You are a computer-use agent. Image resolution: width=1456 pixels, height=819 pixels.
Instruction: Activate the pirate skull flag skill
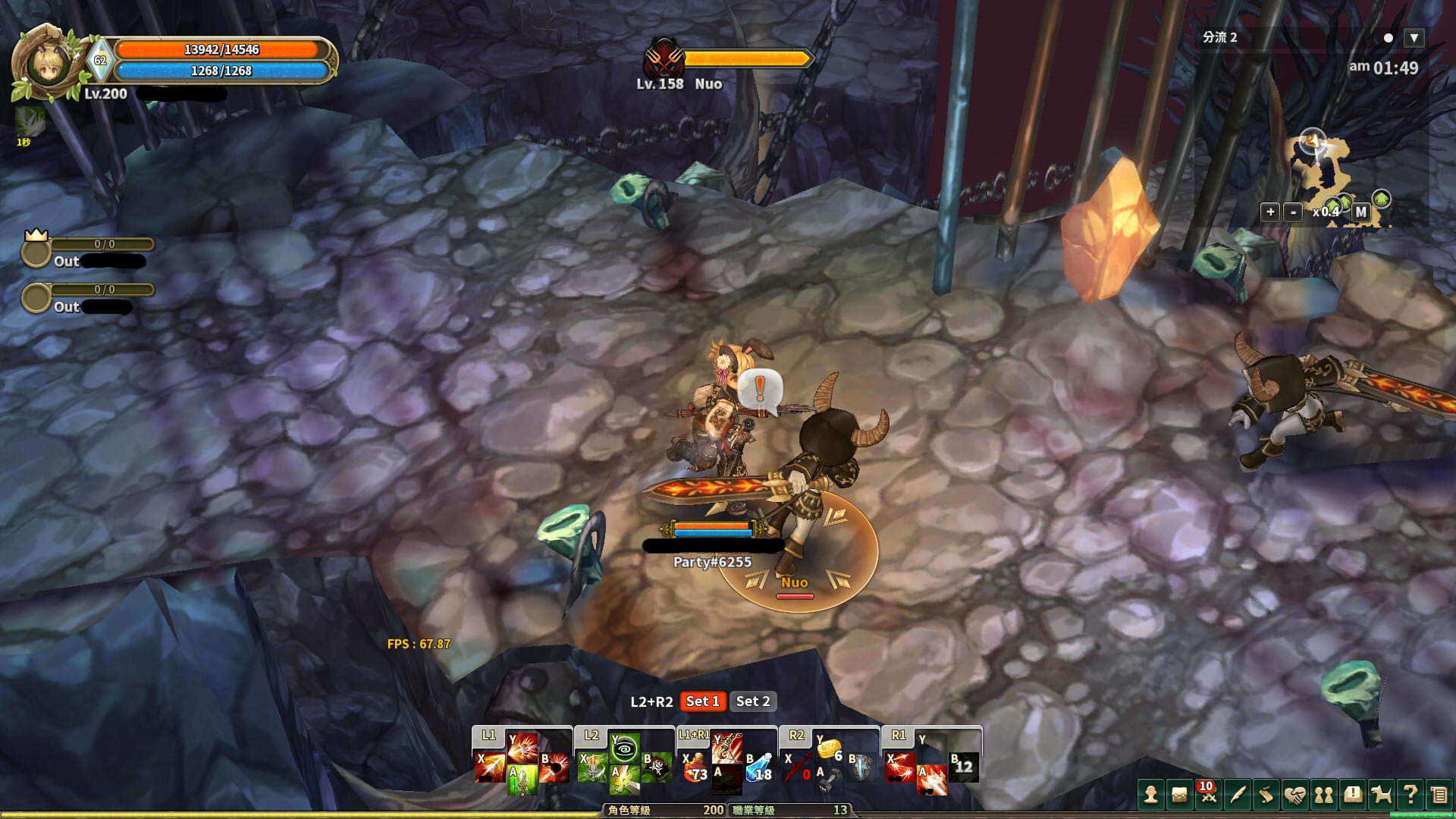tap(657, 767)
